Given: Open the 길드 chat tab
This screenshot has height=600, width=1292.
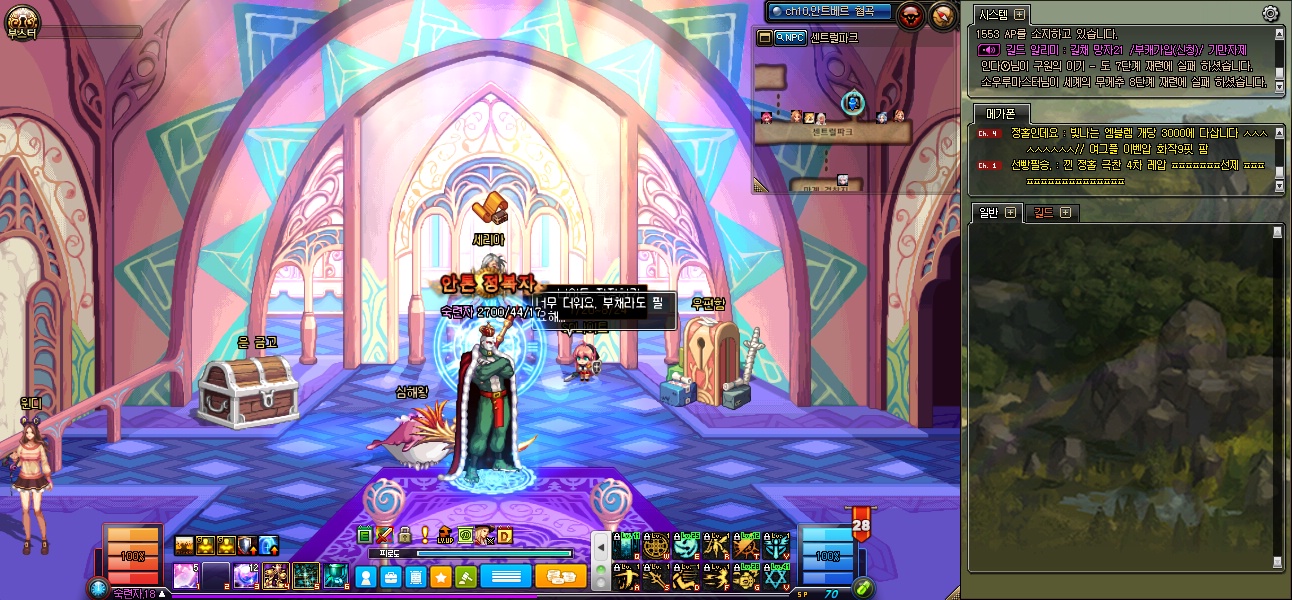Looking at the screenshot, I should (1043, 212).
